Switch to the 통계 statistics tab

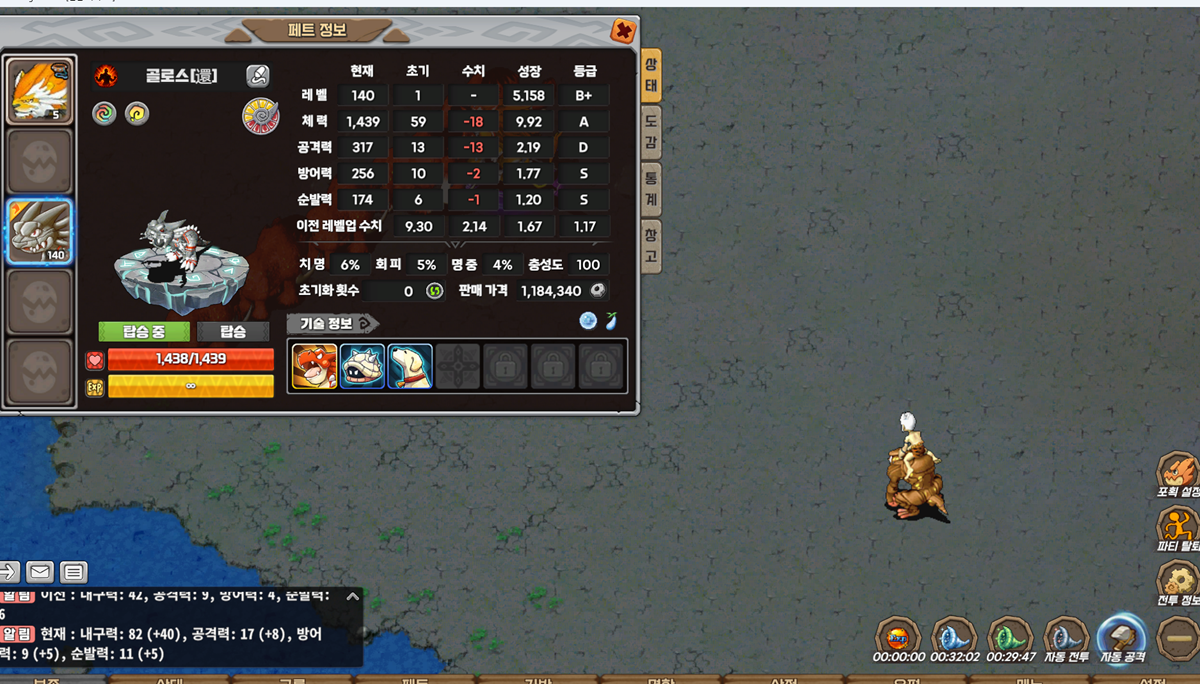pyautogui.click(x=651, y=189)
